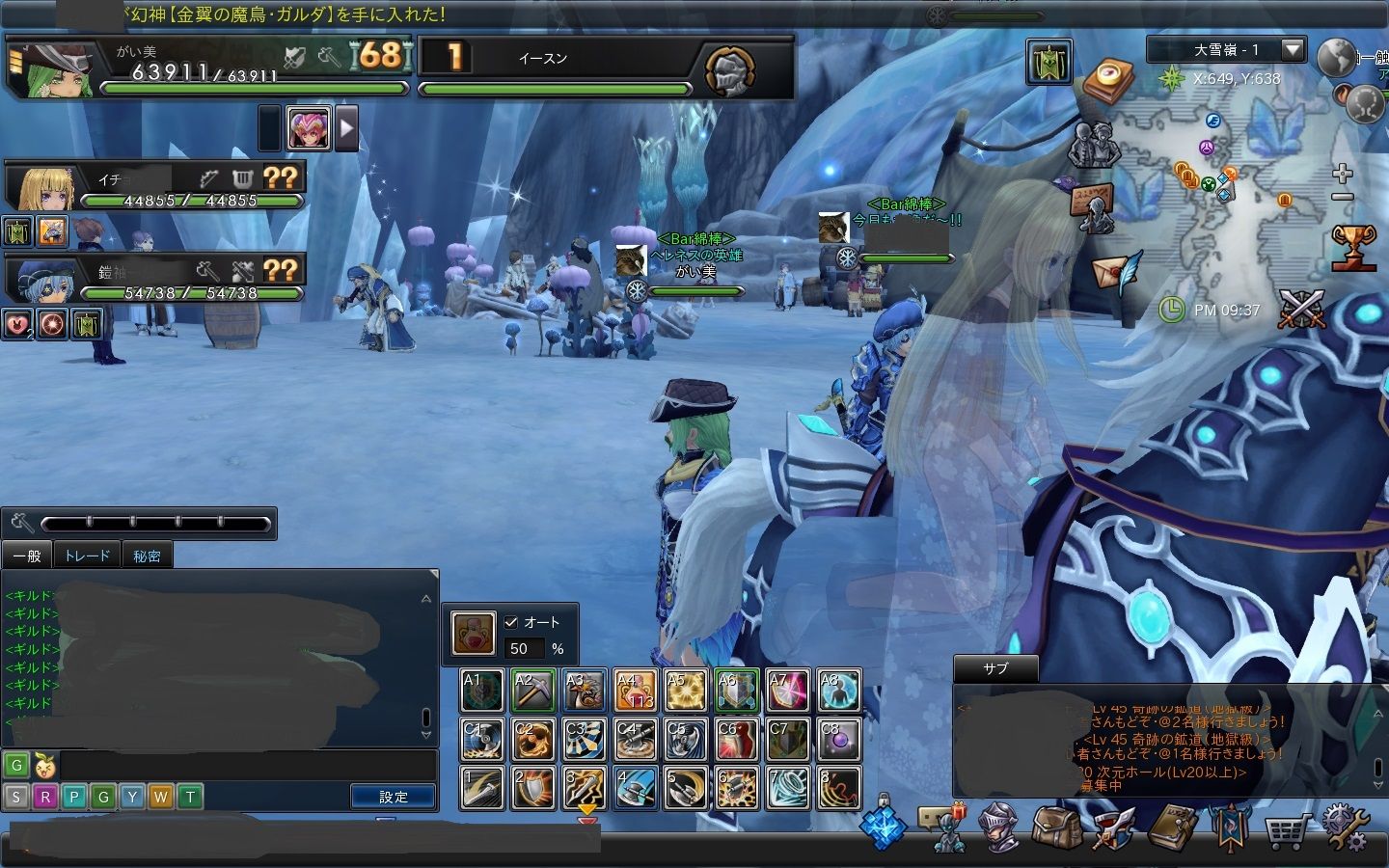Open the backpack inventory icon

point(1056,827)
